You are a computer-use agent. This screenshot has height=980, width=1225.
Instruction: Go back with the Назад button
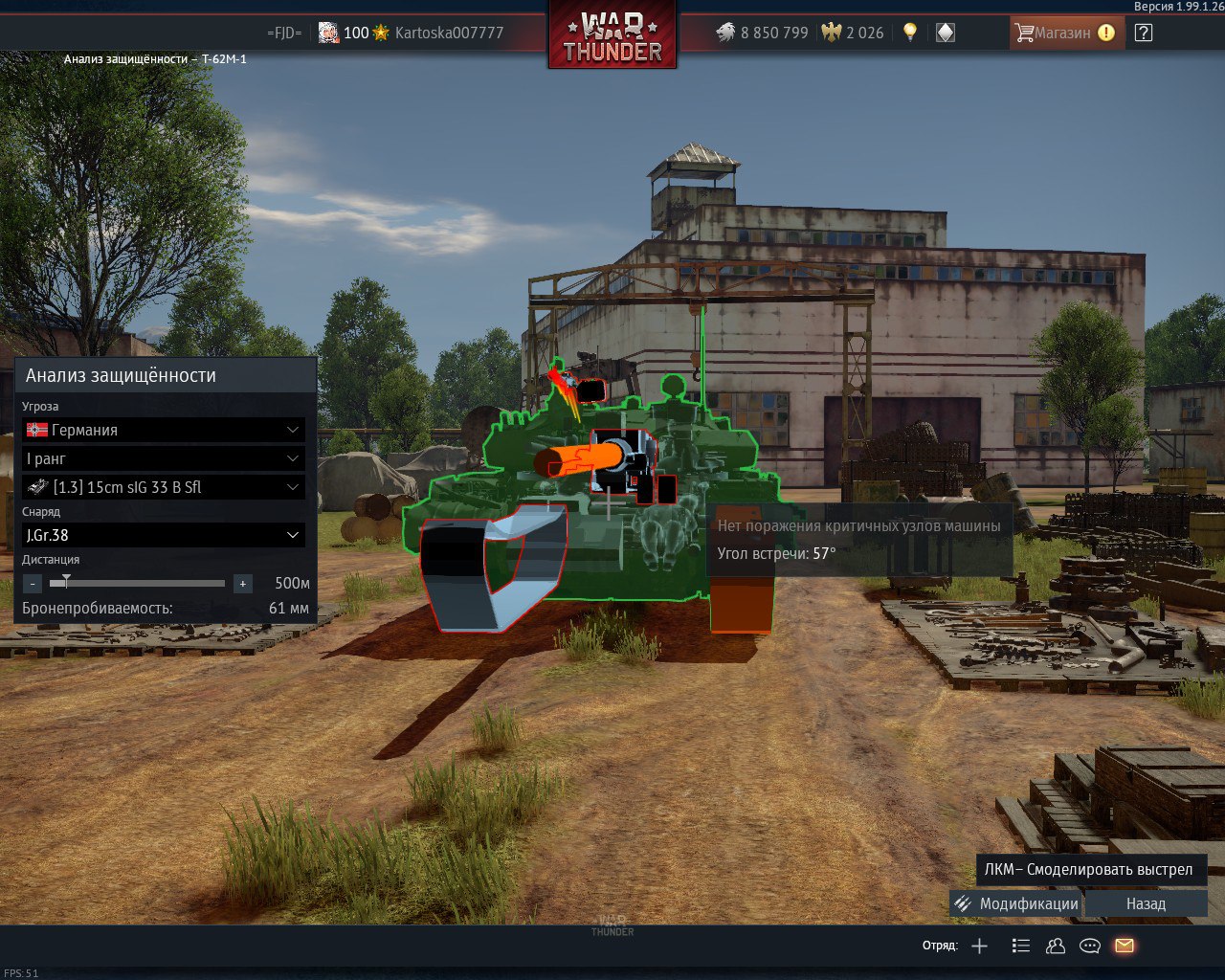pos(1146,903)
